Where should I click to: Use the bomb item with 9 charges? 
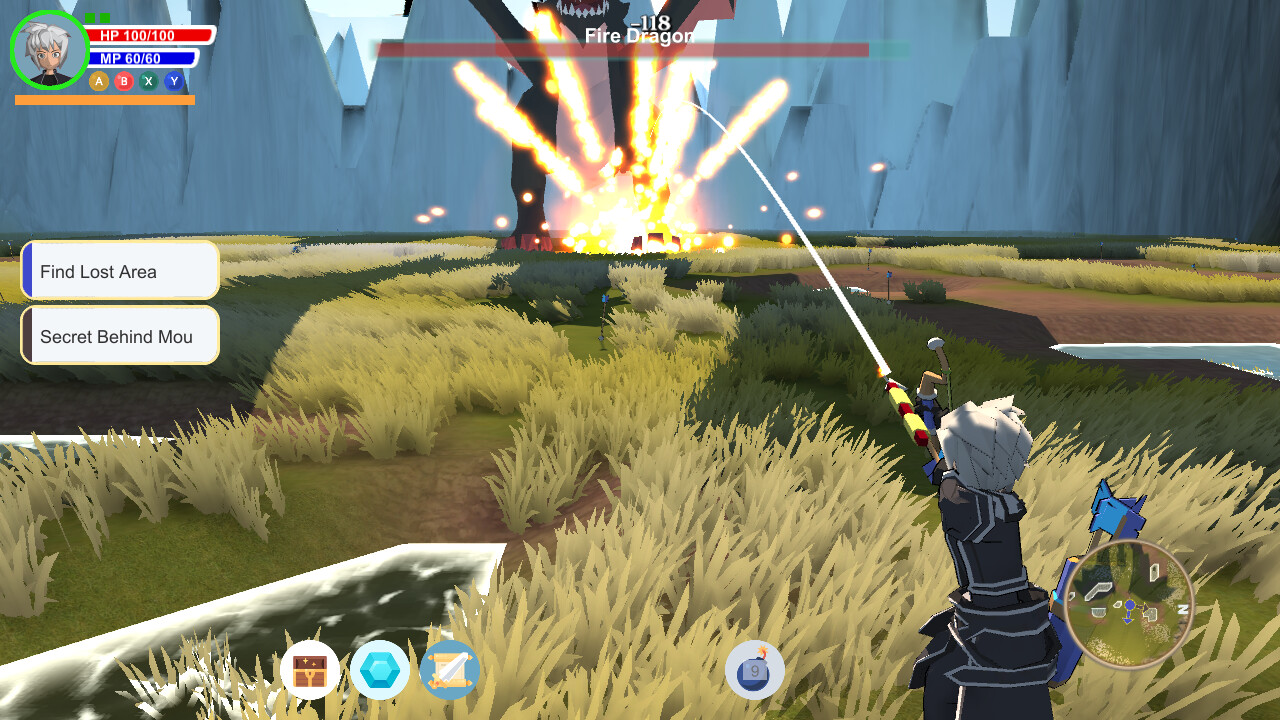pos(755,671)
